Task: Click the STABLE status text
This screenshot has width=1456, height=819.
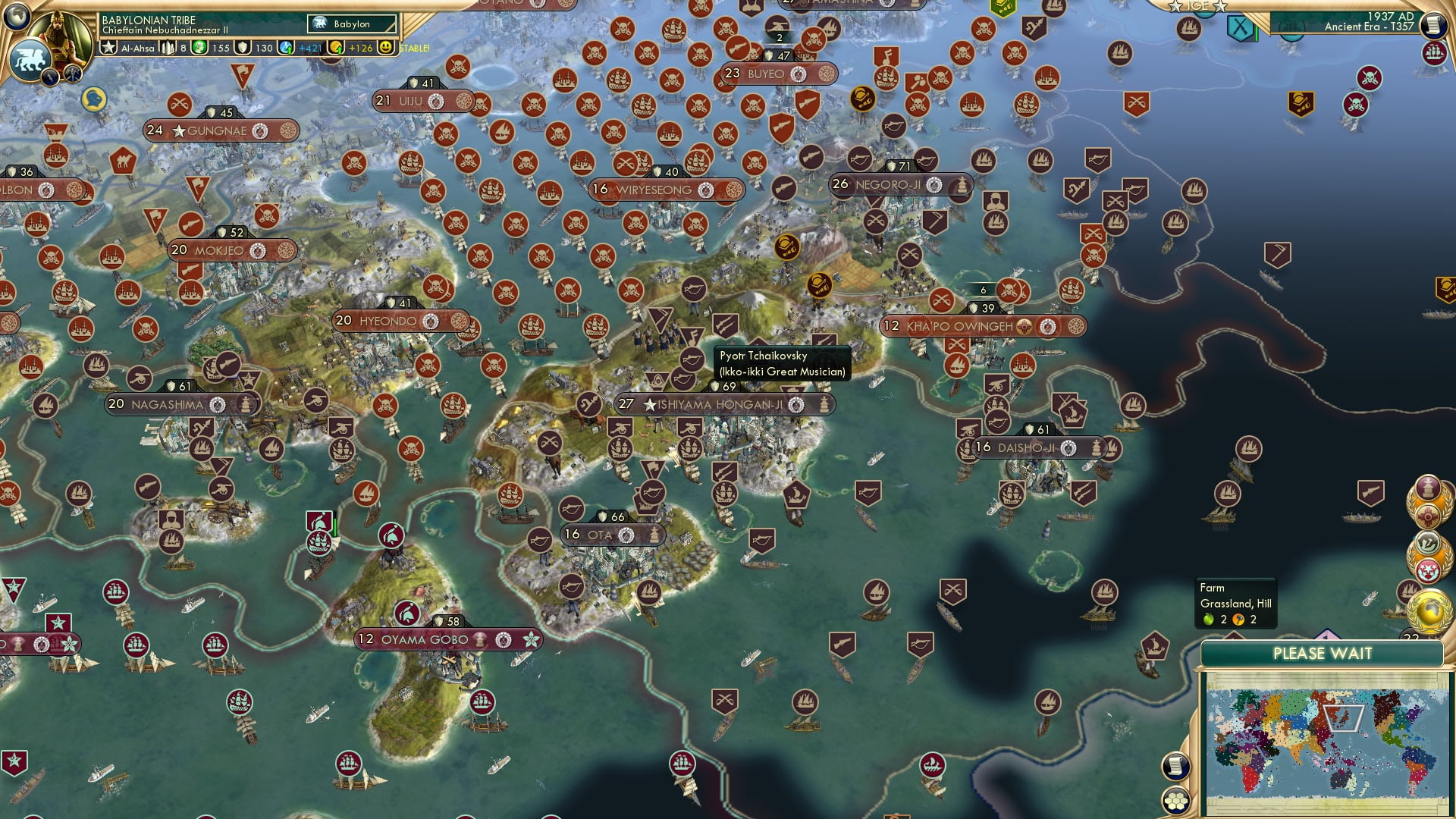Action: click(413, 48)
